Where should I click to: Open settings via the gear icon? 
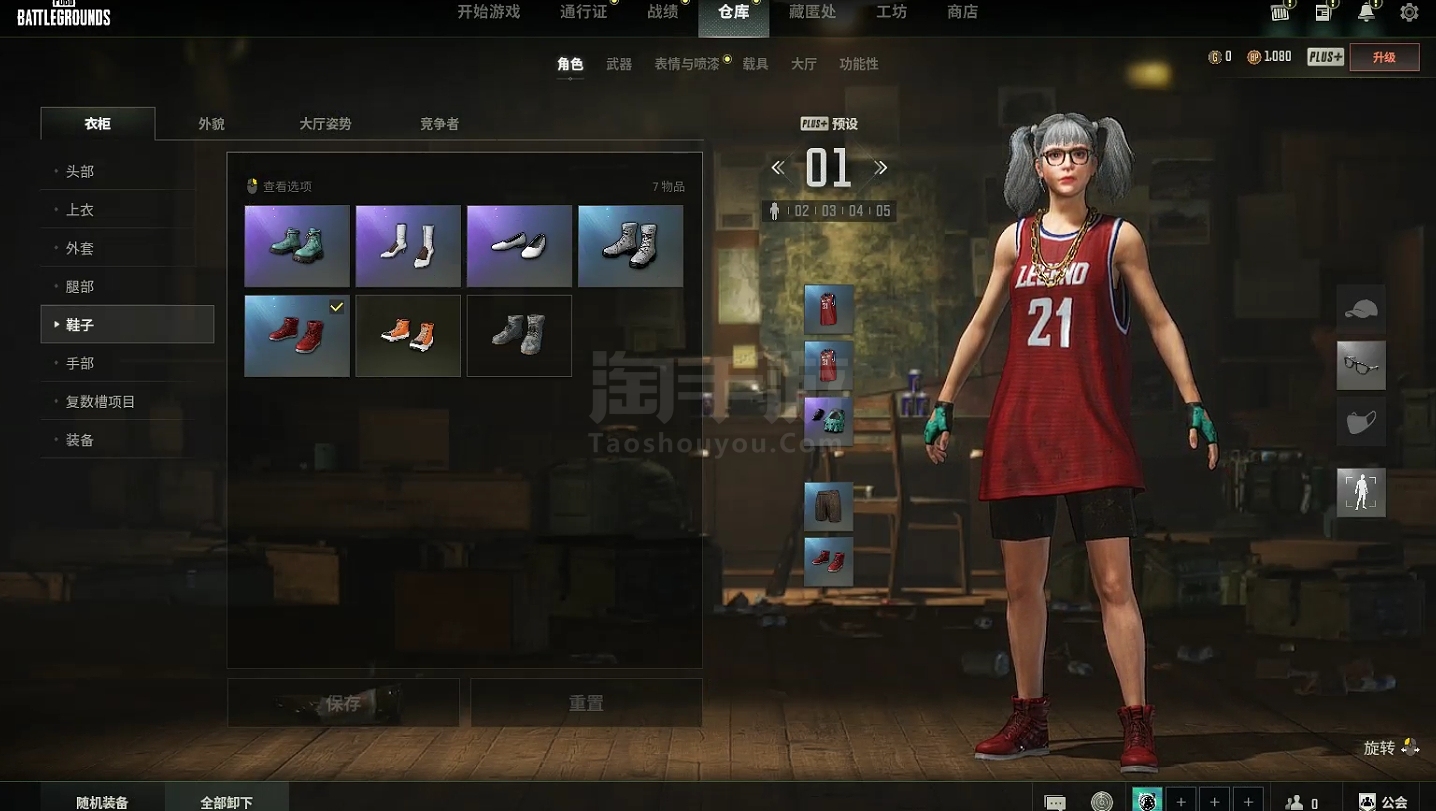pos(1409,13)
